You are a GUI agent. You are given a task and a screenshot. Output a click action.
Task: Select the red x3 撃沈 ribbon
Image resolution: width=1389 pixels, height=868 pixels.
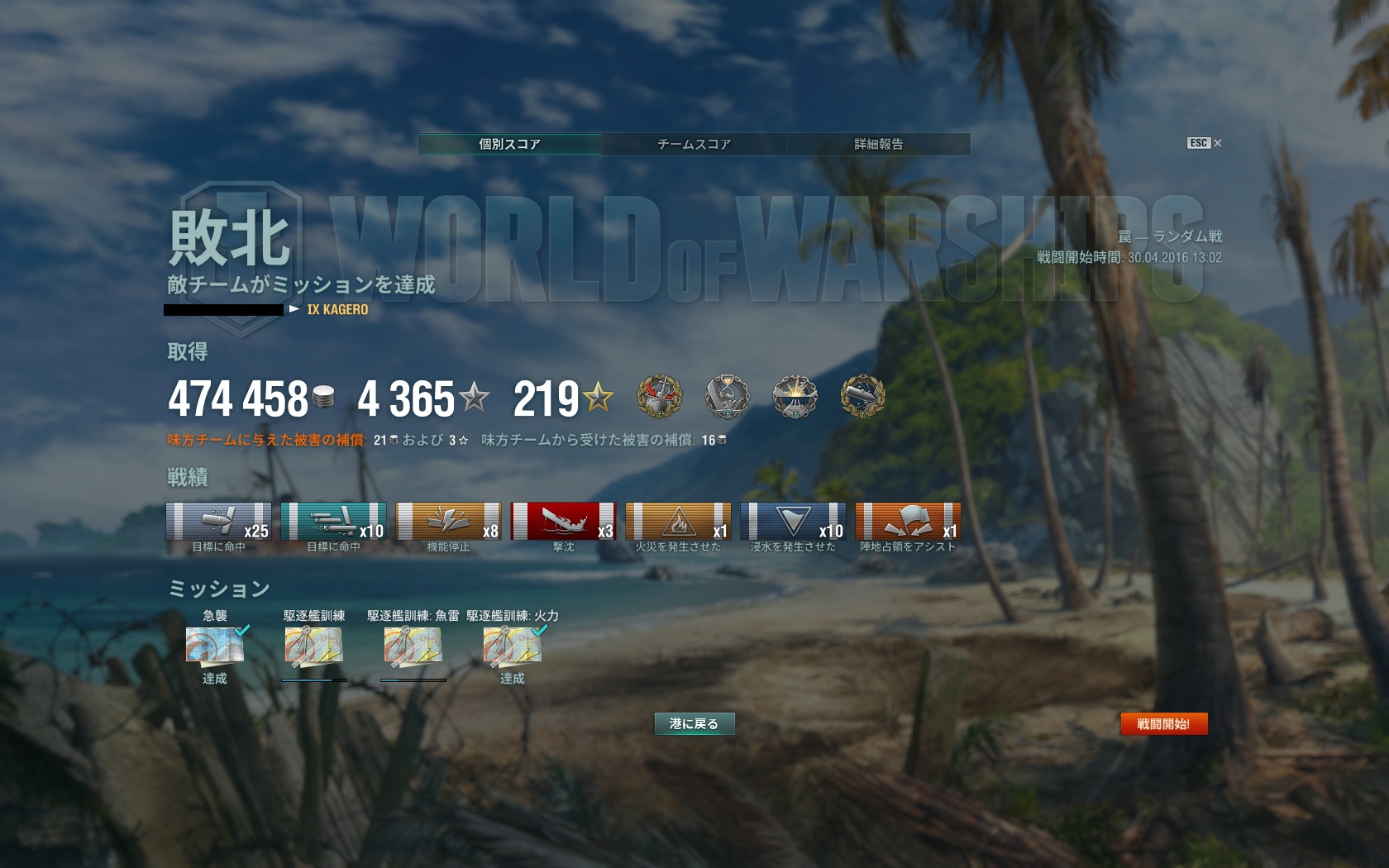pos(563,521)
